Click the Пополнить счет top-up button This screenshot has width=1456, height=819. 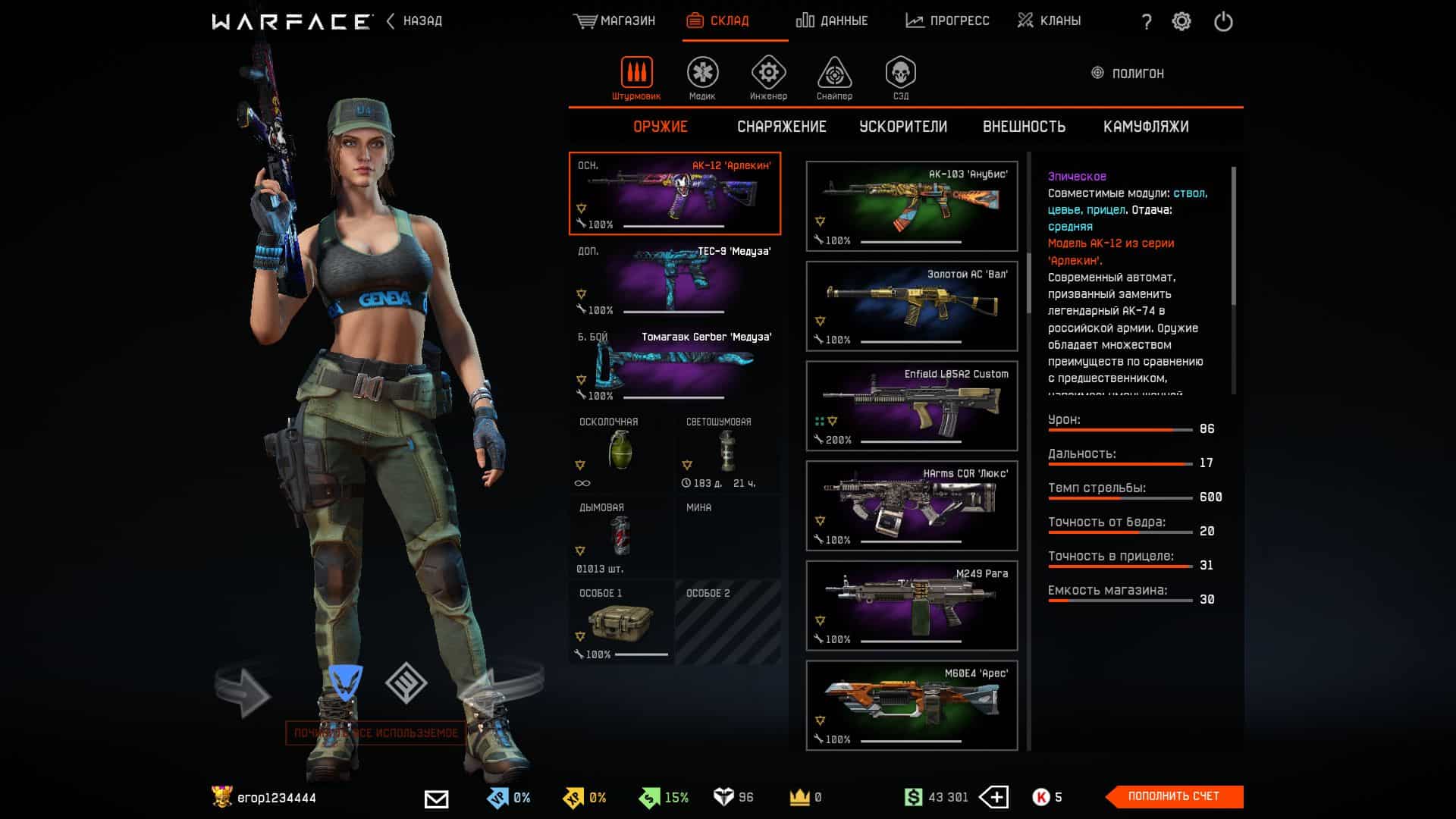pos(1174,796)
